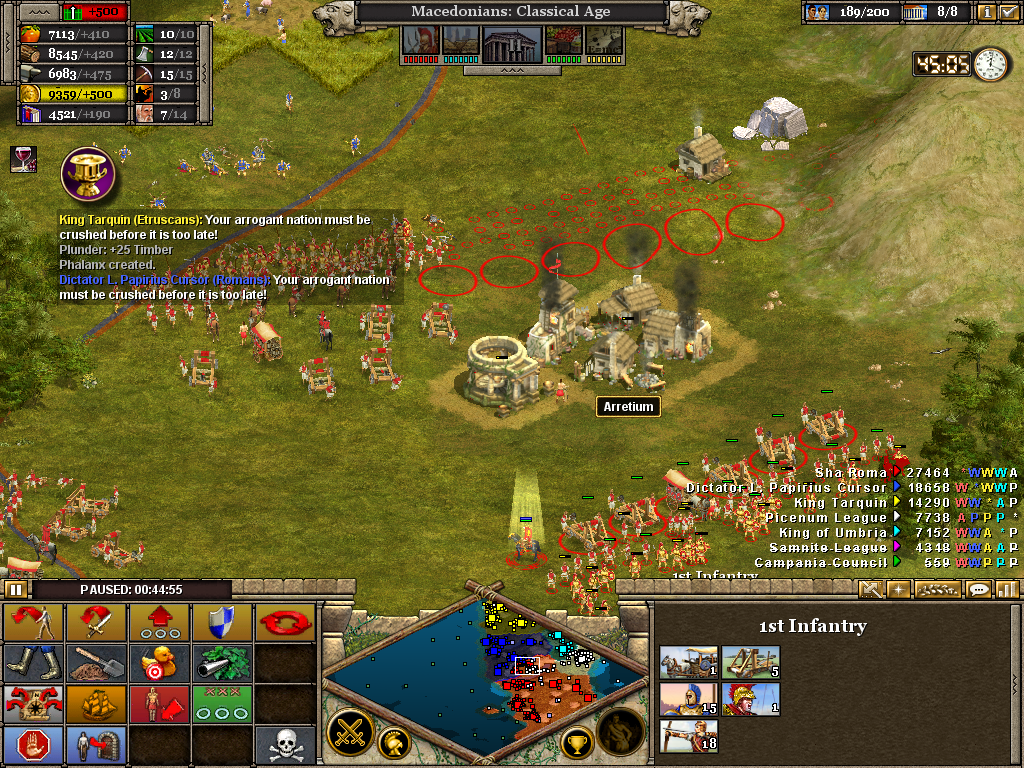Click the purple goblet icon

(88, 173)
